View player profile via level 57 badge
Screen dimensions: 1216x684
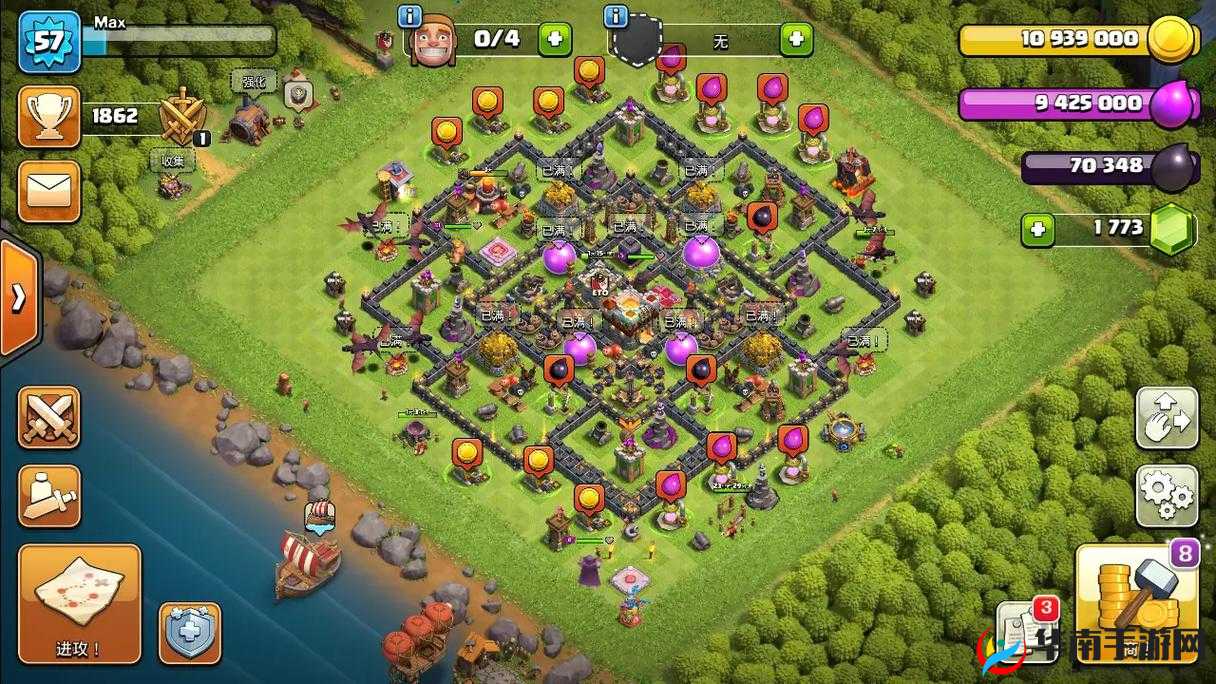pos(49,42)
